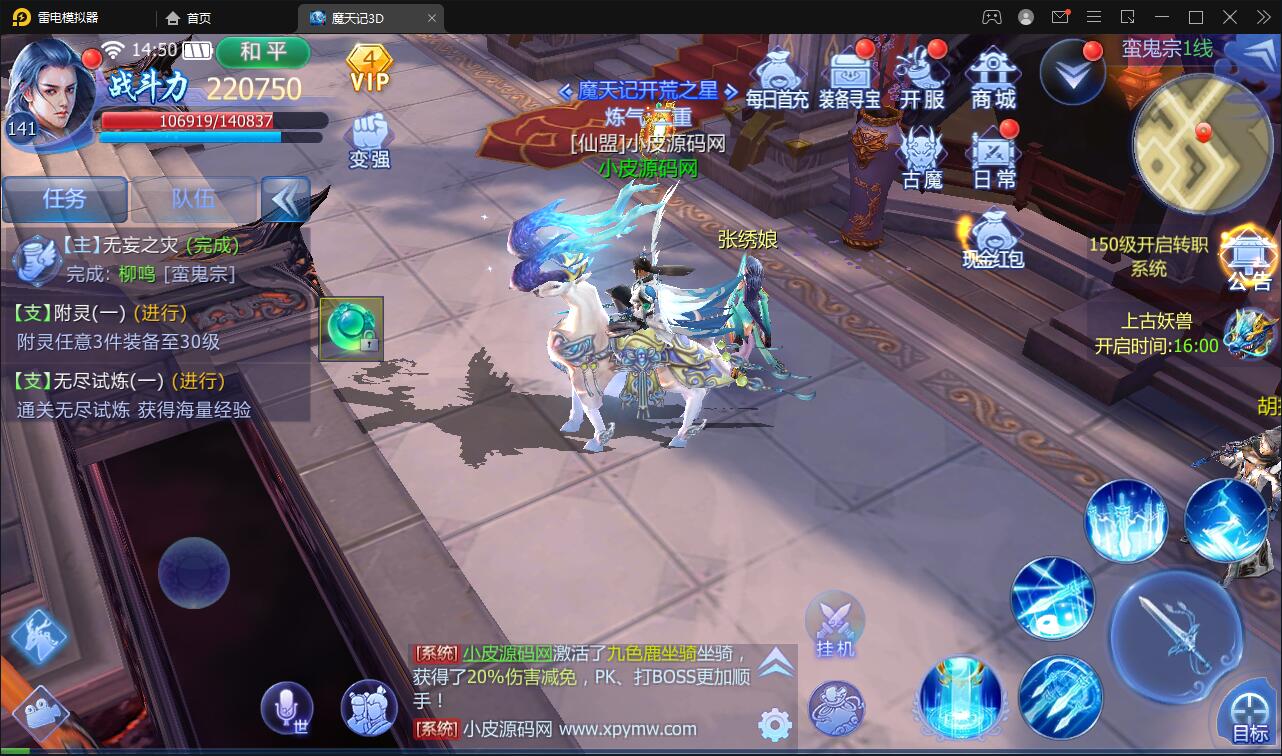Open the 开服 server events panel

(x=921, y=75)
